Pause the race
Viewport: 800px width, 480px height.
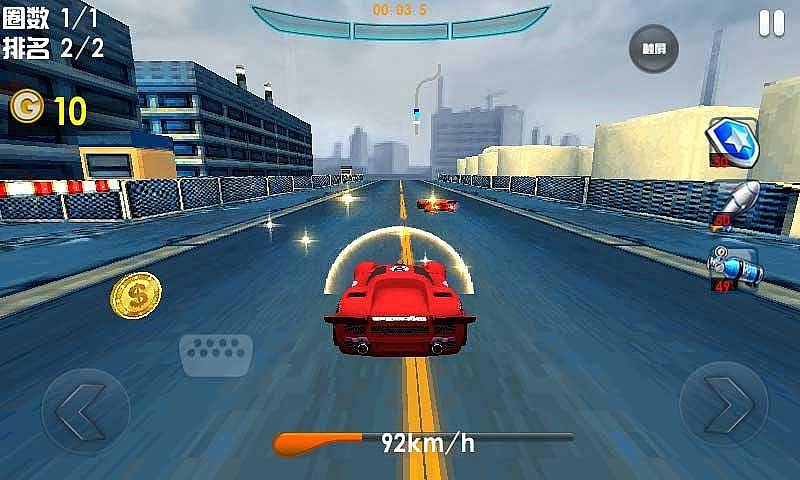click(771, 23)
